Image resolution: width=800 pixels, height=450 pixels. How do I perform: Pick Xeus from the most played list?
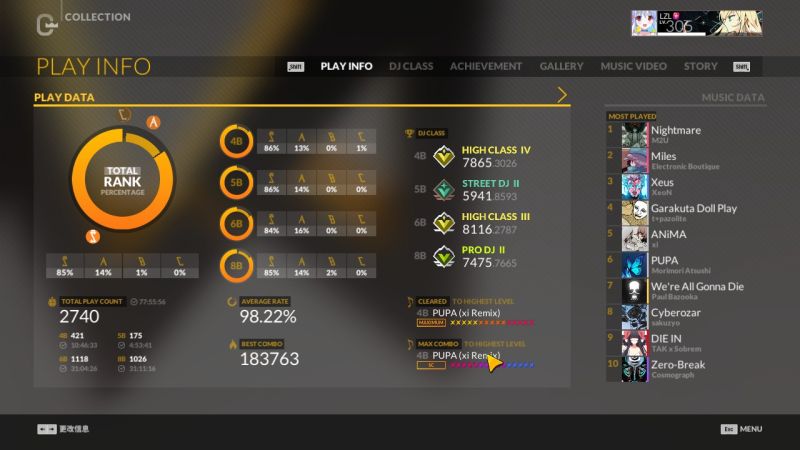tap(686, 187)
